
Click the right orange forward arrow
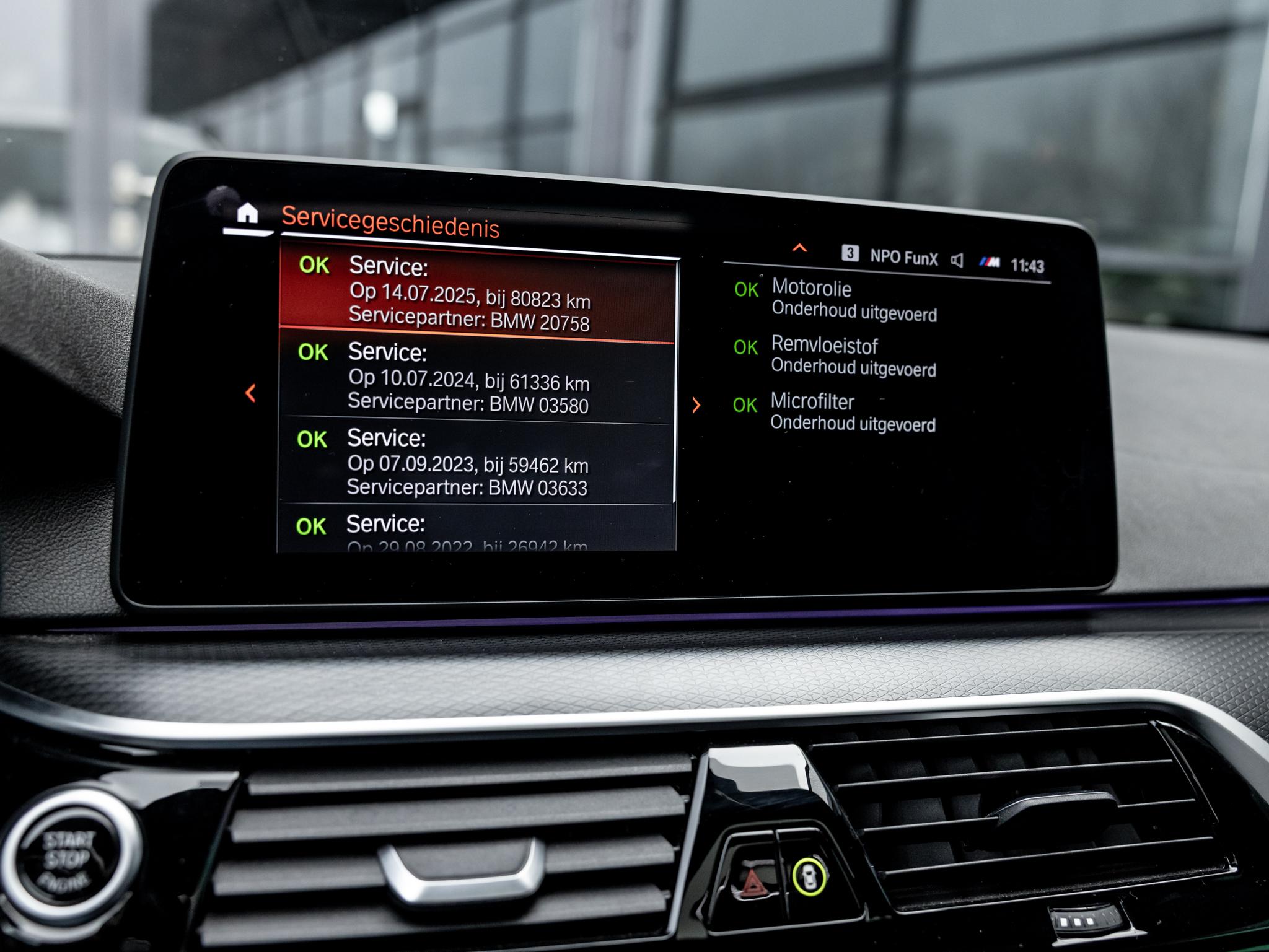tap(696, 405)
